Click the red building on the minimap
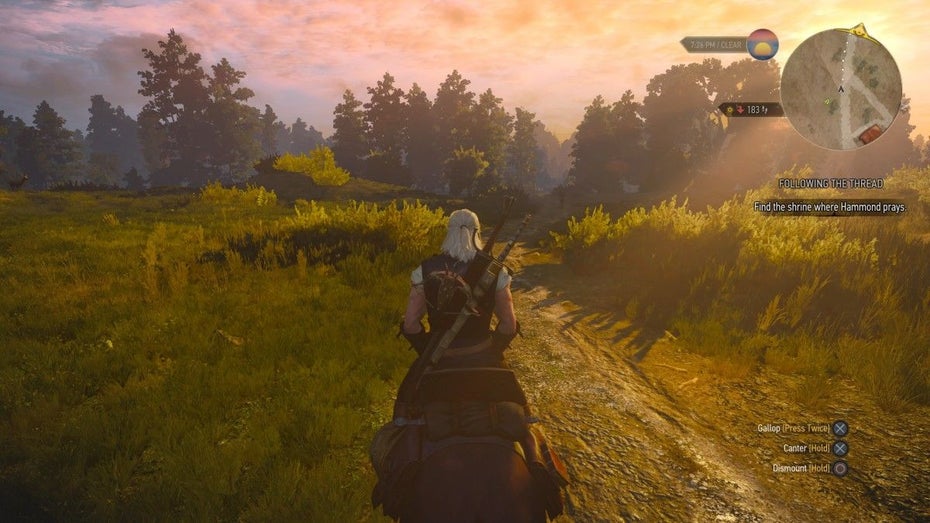 point(871,133)
